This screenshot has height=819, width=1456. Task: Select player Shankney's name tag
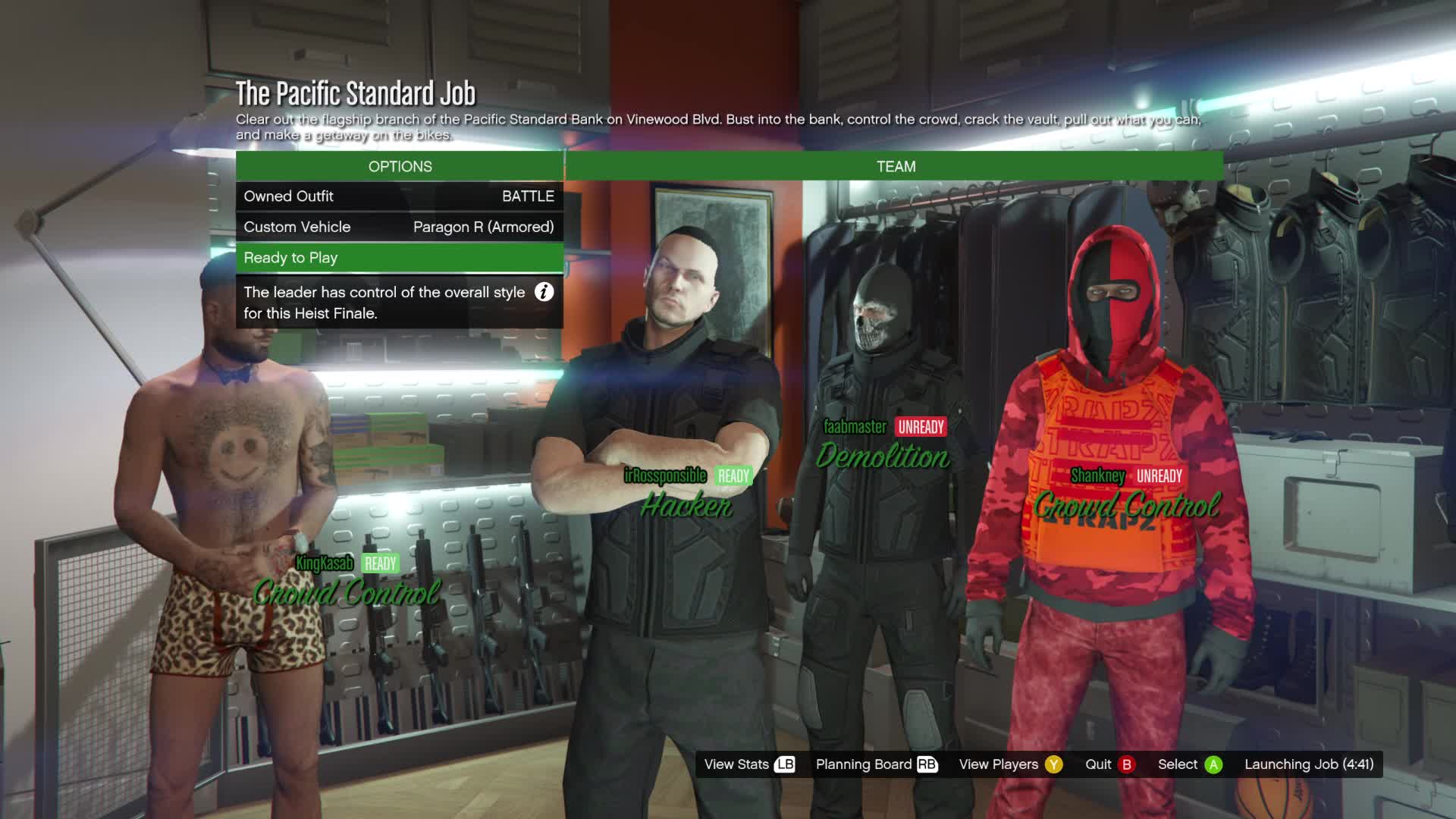(x=1097, y=476)
